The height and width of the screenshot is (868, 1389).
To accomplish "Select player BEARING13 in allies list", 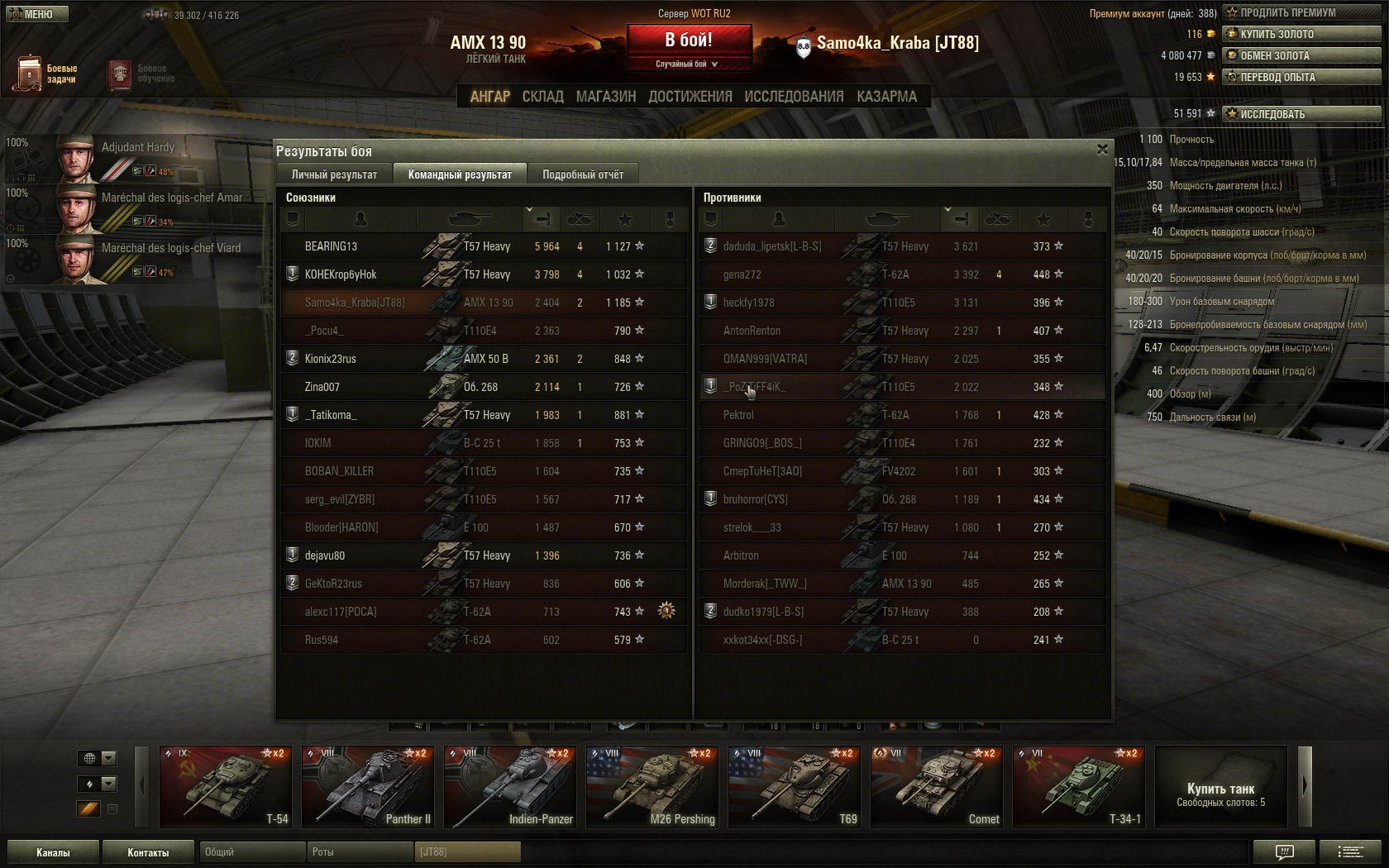I will pyautogui.click(x=331, y=246).
